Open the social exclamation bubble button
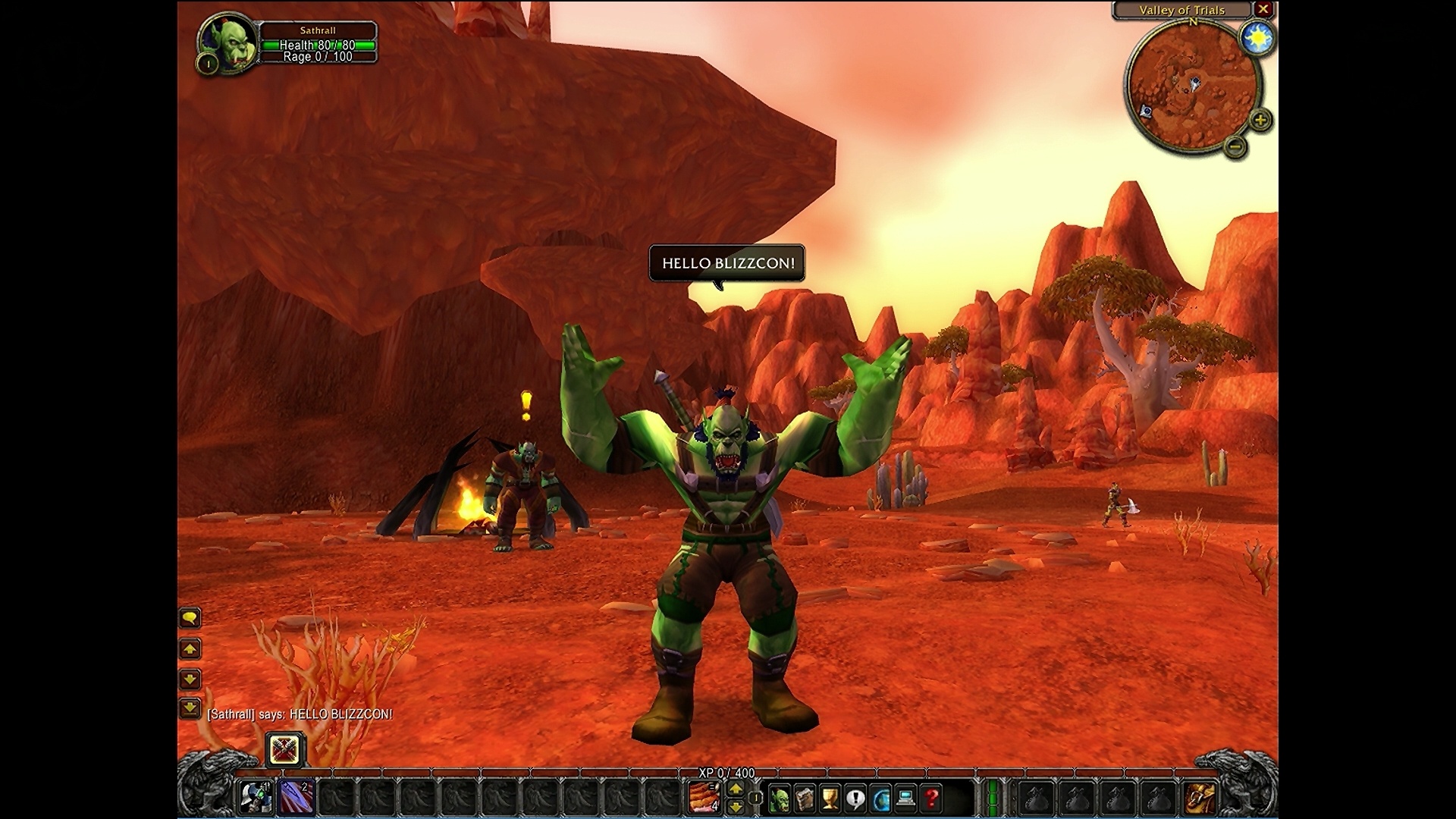The width and height of the screenshot is (1456, 819). pyautogui.click(x=855, y=799)
